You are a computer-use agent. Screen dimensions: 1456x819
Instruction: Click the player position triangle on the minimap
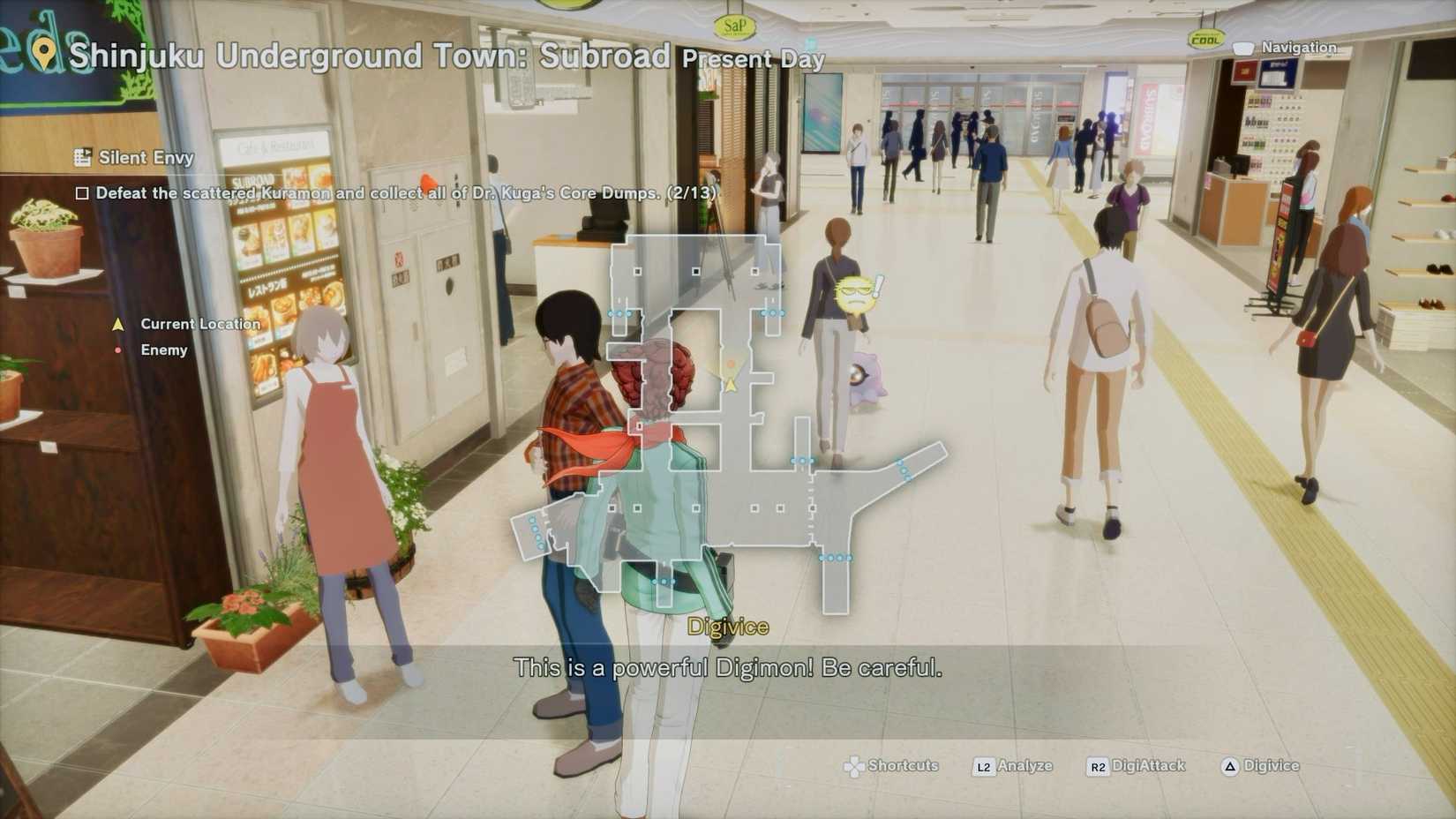[x=732, y=384]
